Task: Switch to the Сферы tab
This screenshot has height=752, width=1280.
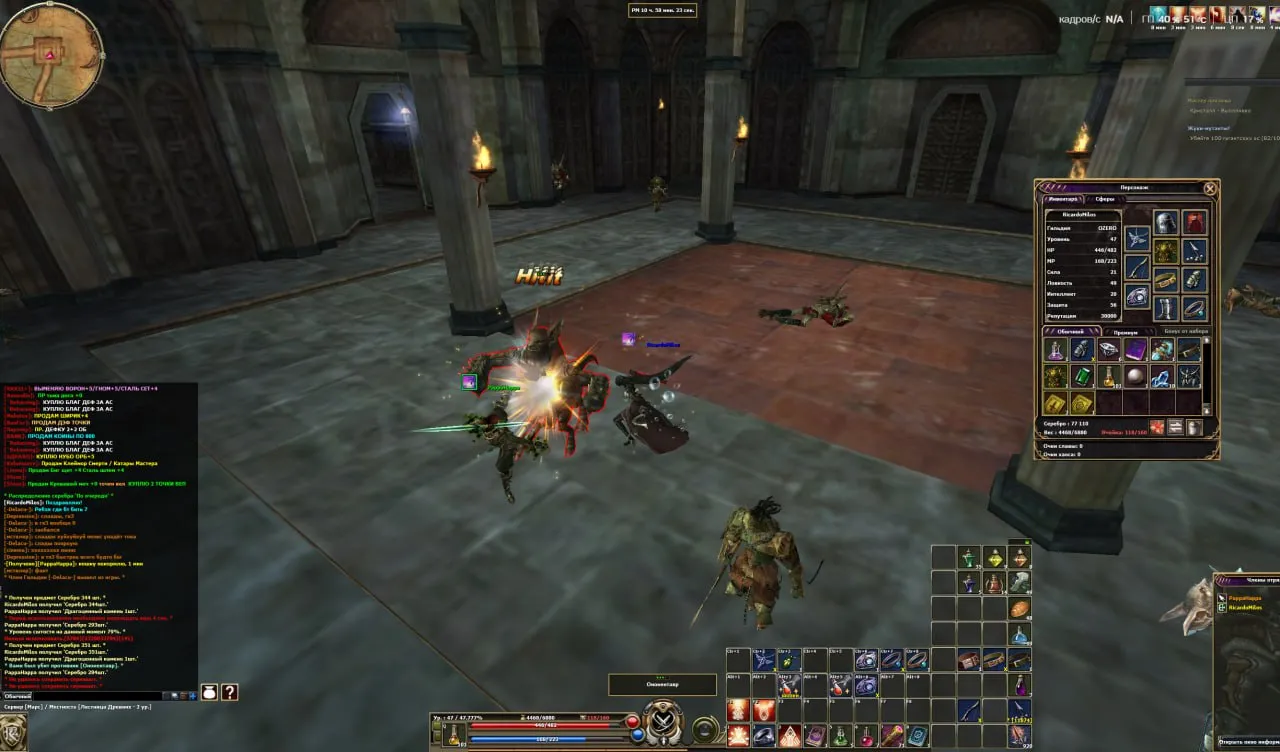Action: point(1104,199)
